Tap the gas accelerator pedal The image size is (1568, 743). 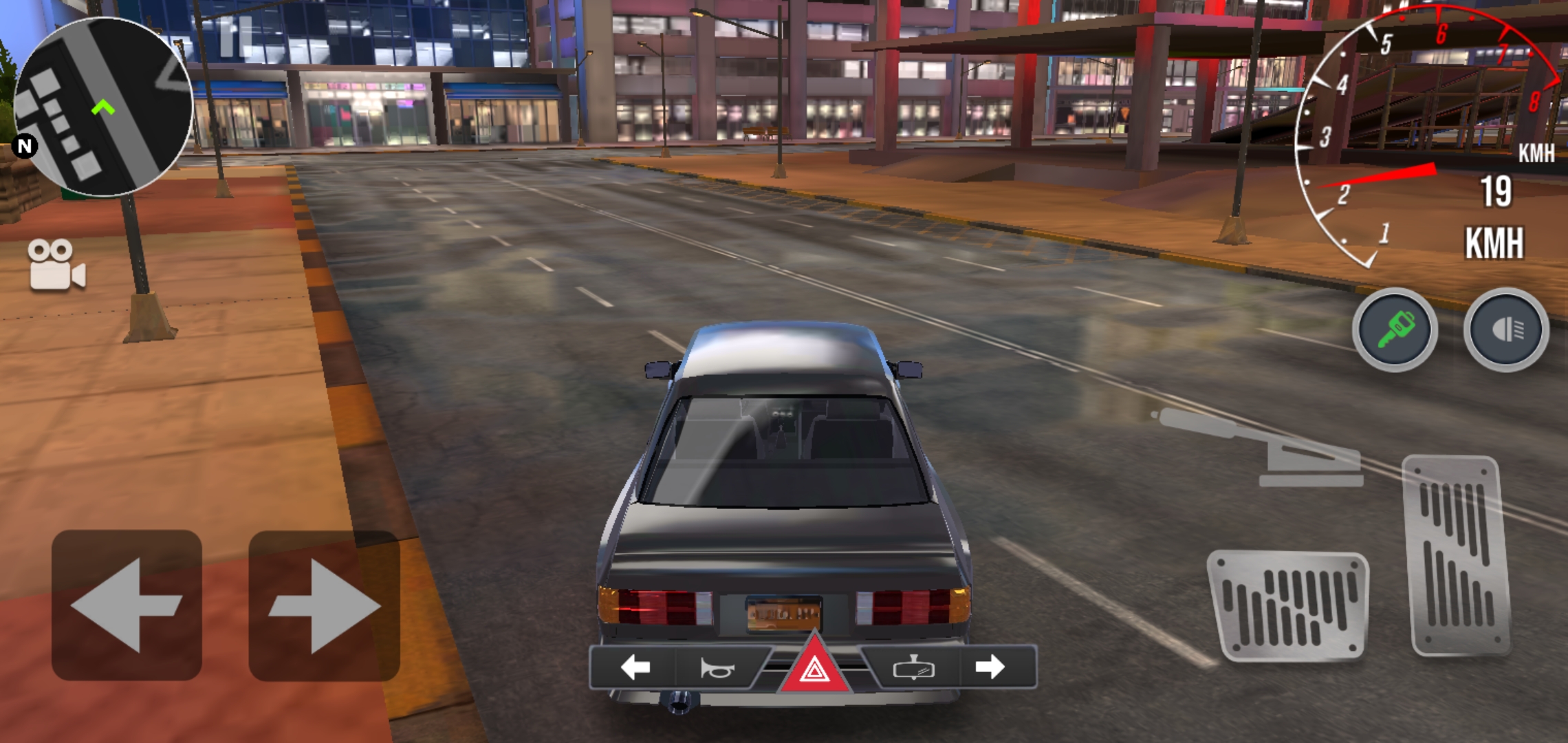[1458, 556]
